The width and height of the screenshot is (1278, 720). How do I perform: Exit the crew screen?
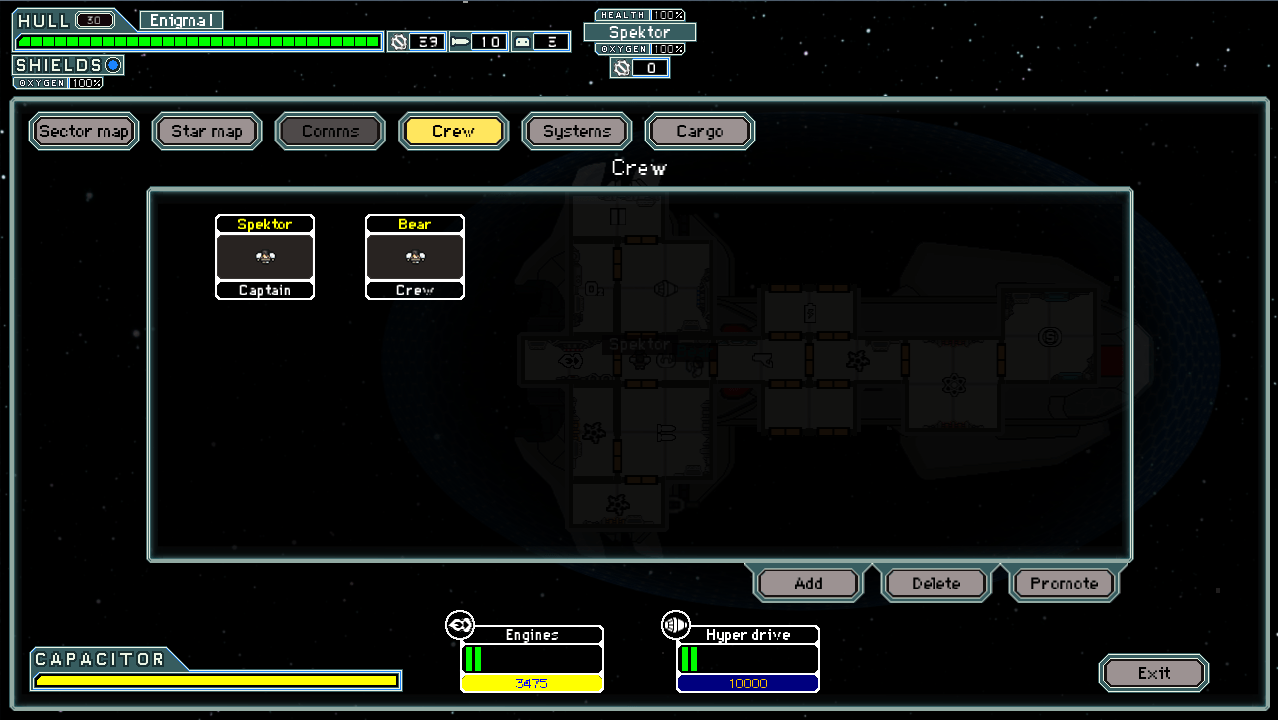(x=1154, y=673)
